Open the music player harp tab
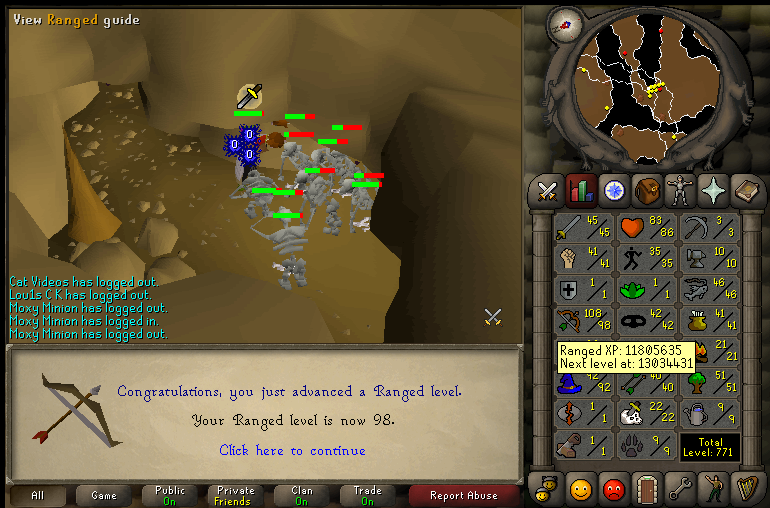The image size is (770, 508). 746,489
